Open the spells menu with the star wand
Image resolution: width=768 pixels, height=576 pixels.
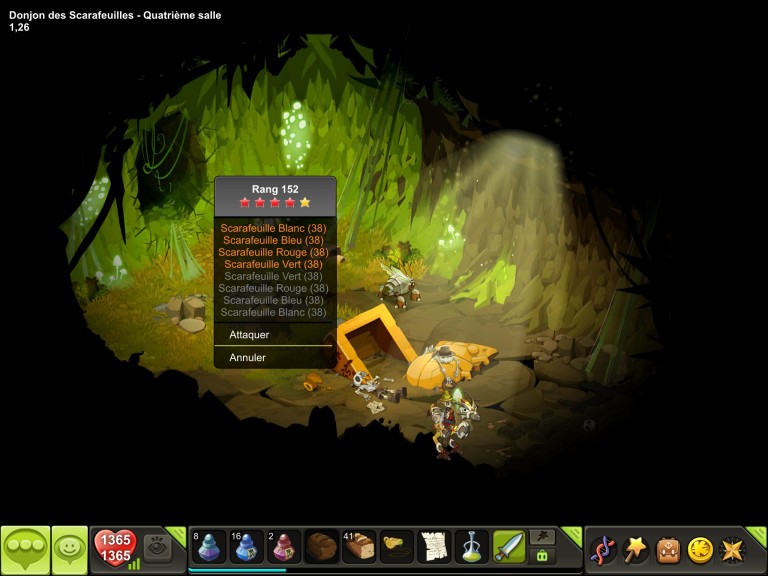(635, 549)
